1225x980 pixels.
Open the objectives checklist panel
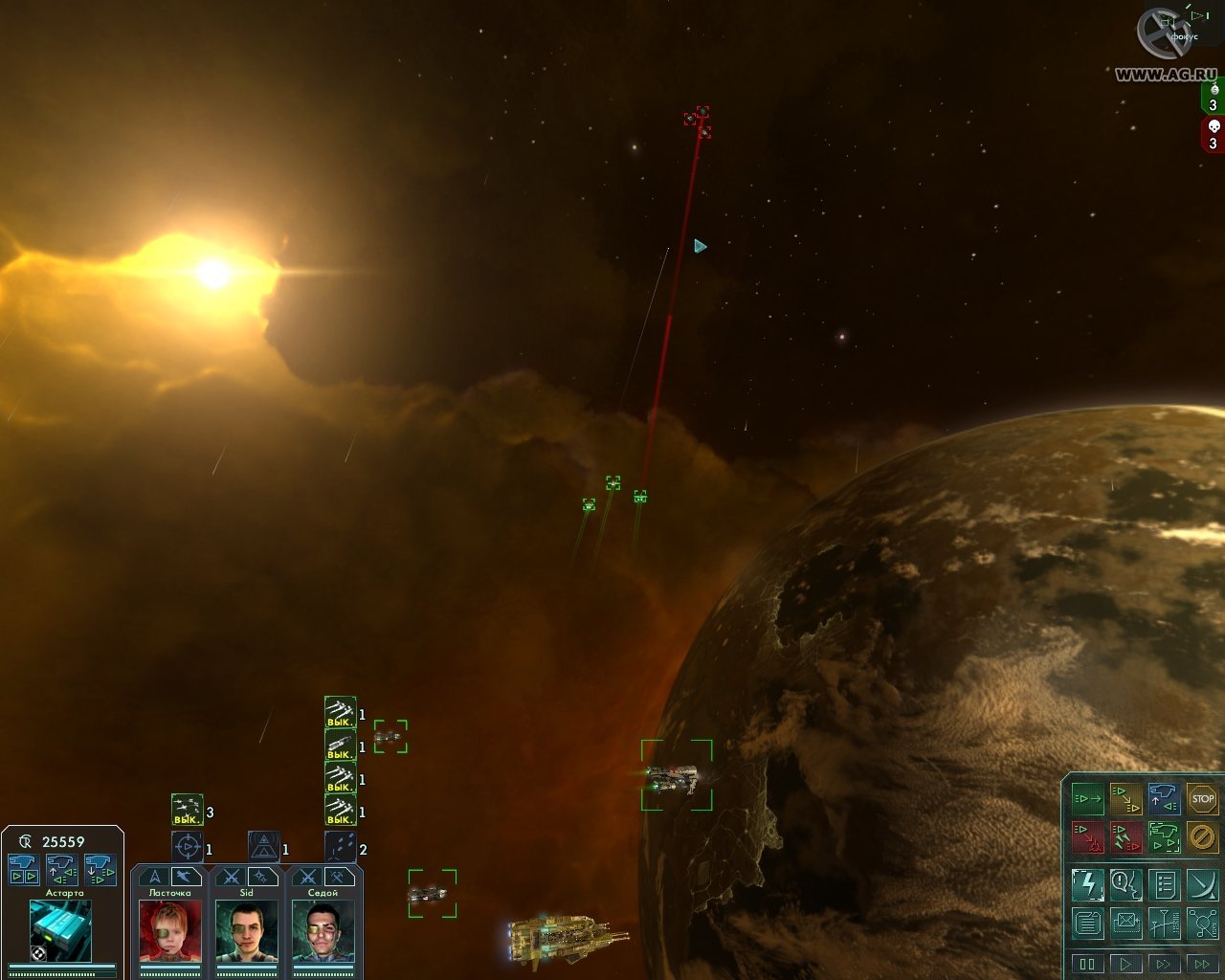pos(1164,884)
